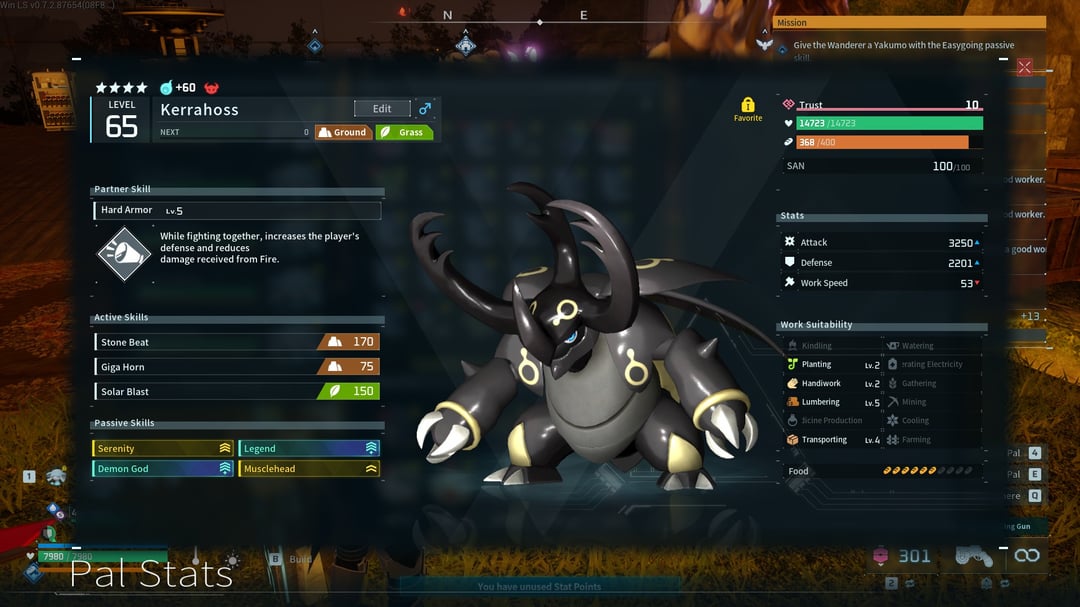Click the Grass element tag
Image resolution: width=1080 pixels, height=607 pixels.
coord(404,132)
